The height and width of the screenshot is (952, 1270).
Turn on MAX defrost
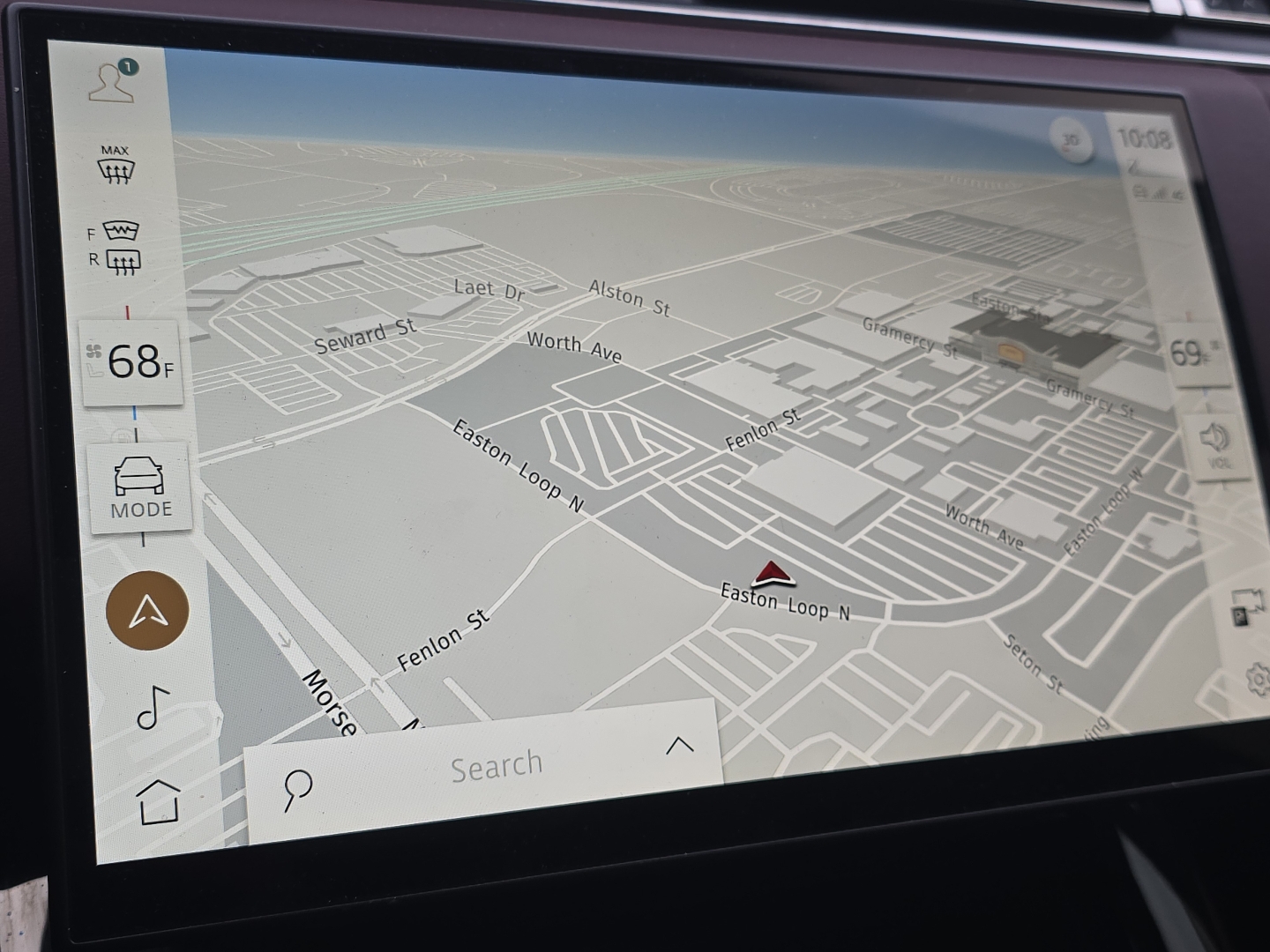point(116,166)
